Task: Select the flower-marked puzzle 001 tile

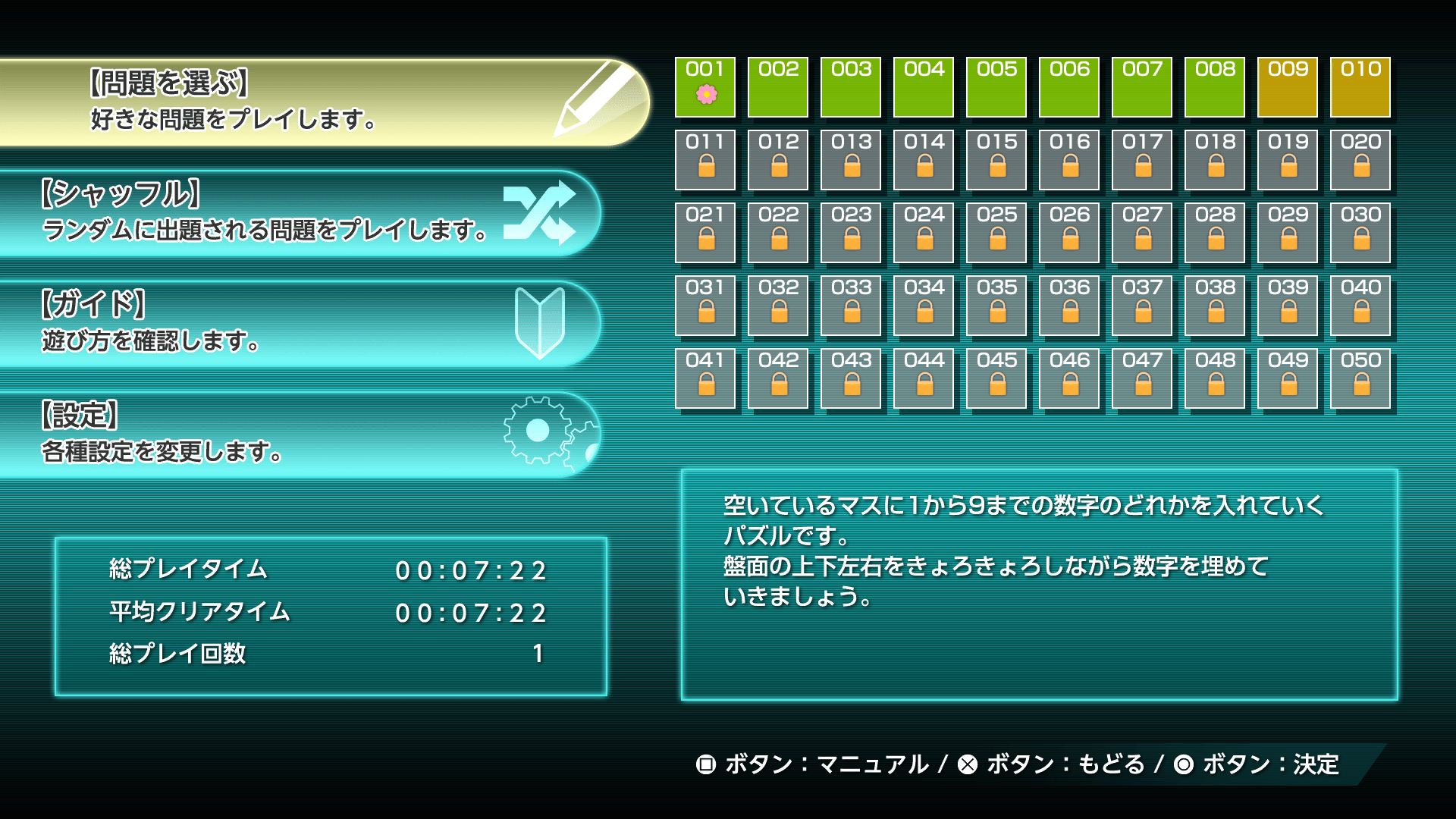Action: [705, 87]
